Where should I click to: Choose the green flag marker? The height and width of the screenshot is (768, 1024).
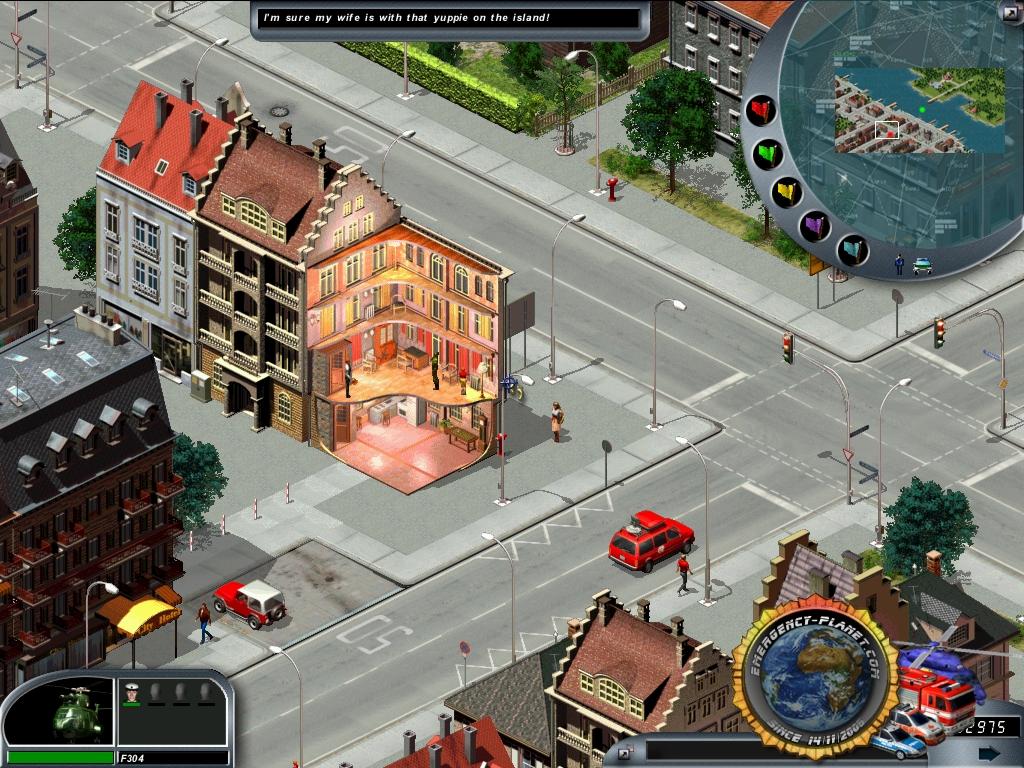click(768, 155)
